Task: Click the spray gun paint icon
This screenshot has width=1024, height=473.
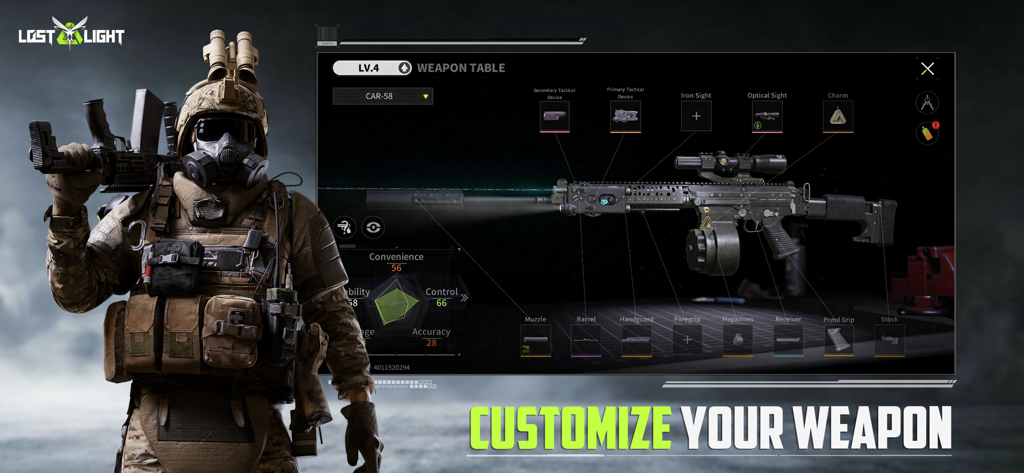Action: (345, 227)
